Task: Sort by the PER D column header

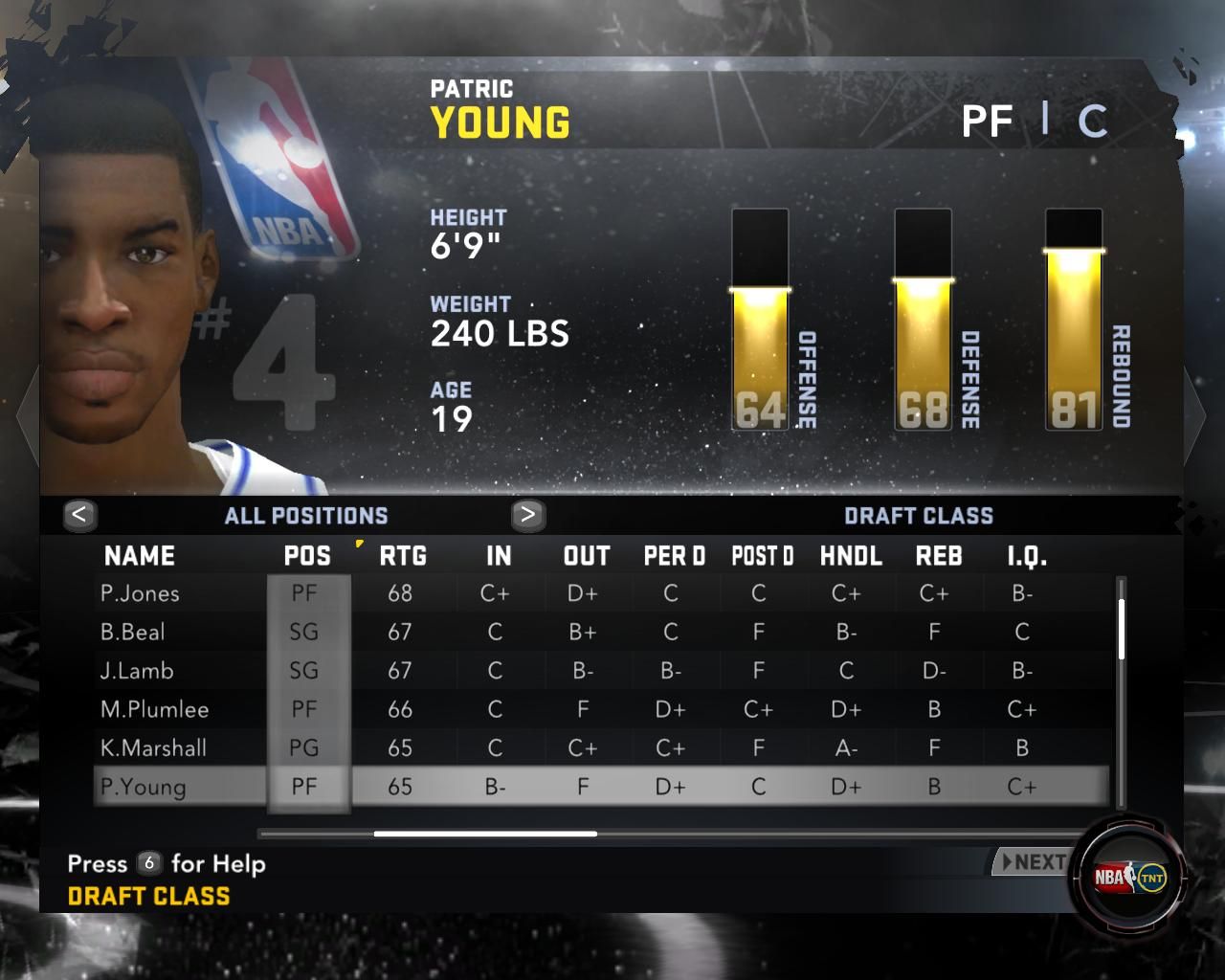Action: click(674, 556)
